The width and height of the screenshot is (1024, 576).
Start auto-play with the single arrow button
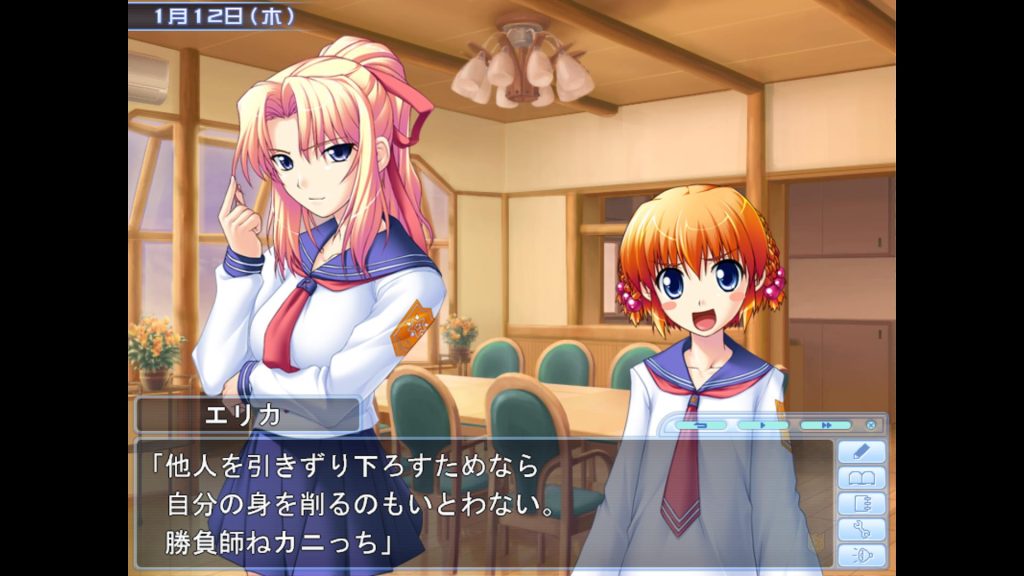(762, 425)
